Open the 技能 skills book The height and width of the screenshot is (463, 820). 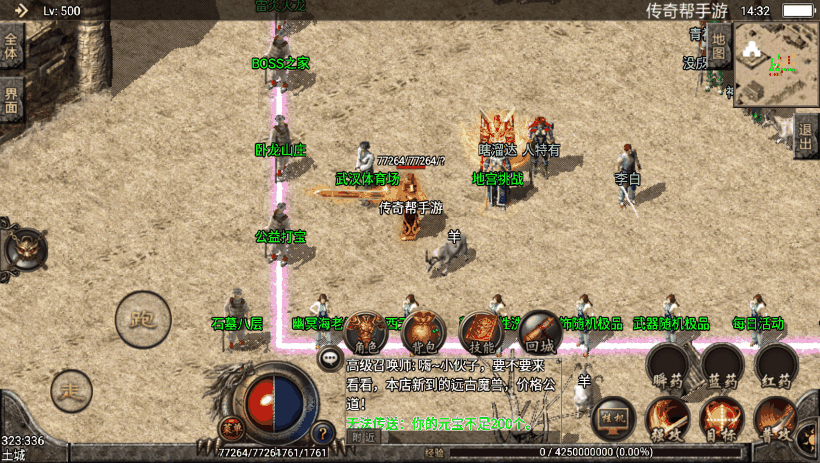(482, 330)
